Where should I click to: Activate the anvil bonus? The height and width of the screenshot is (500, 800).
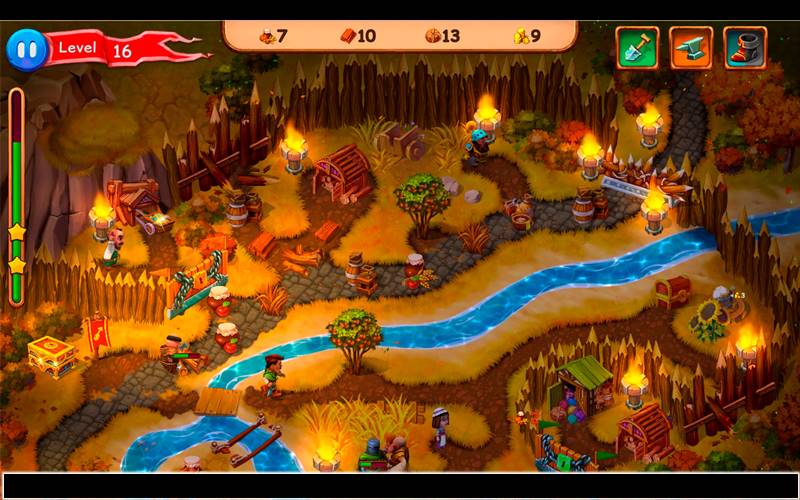coord(691,47)
